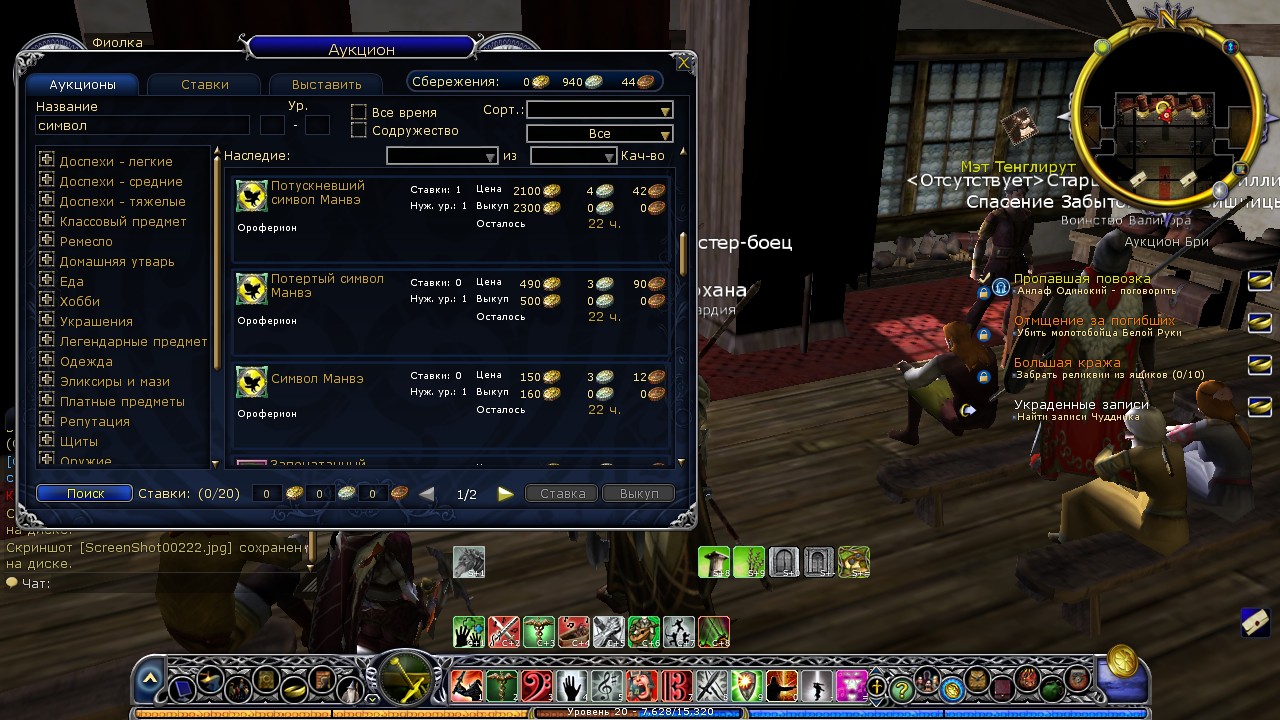This screenshot has width=1280, height=720.
Task: Open the Выставить tab
Action: click(x=327, y=85)
